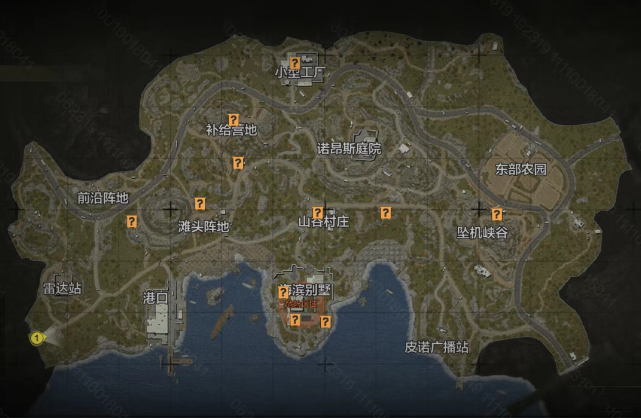641x418 pixels.
Task: Select the 前沿阵地 location label
Action: 103,197
